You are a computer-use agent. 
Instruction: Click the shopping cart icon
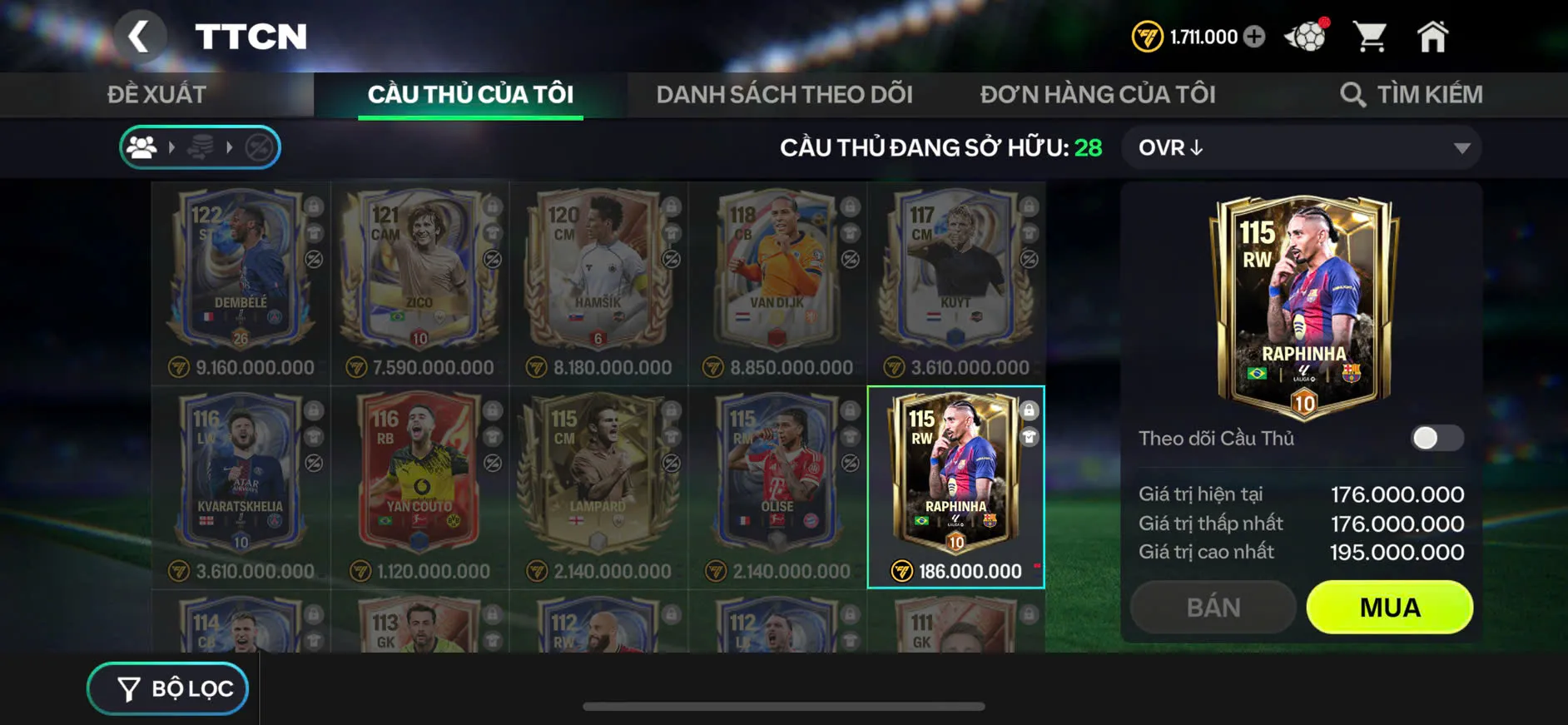coord(1371,35)
